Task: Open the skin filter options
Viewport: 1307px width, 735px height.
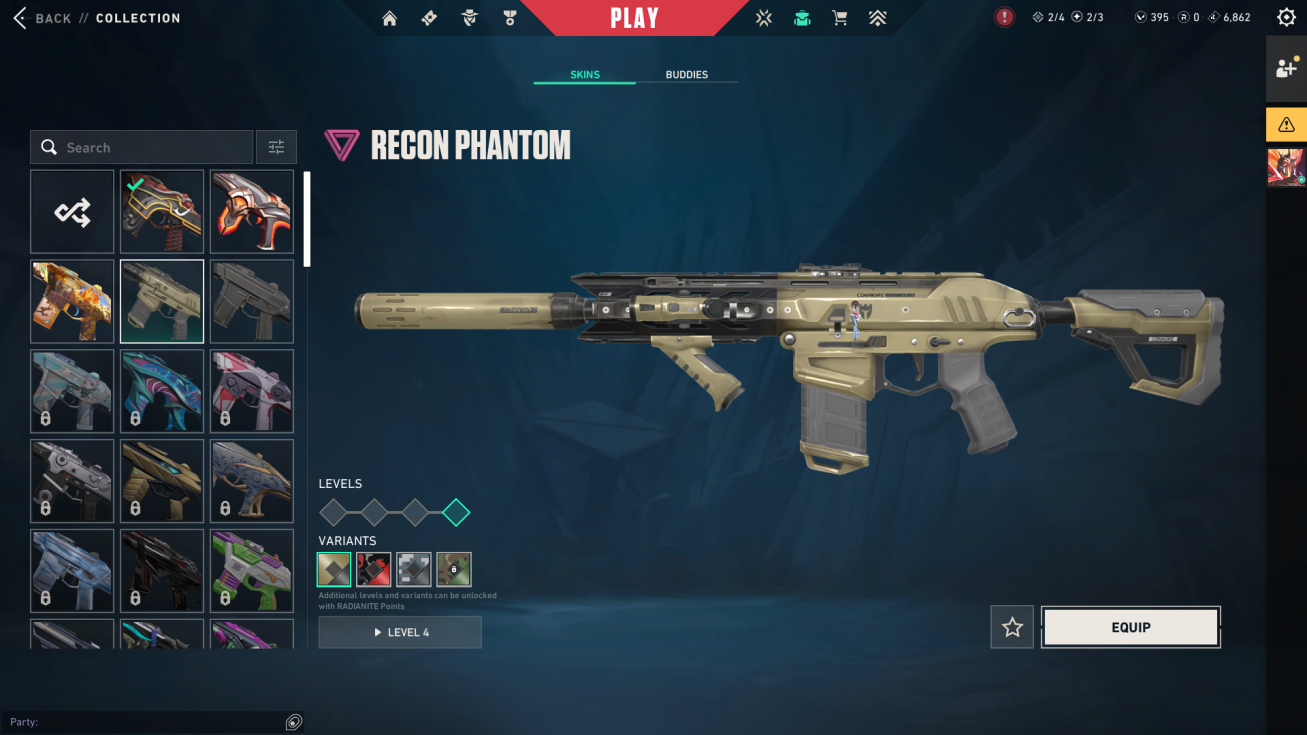Action: coord(276,148)
